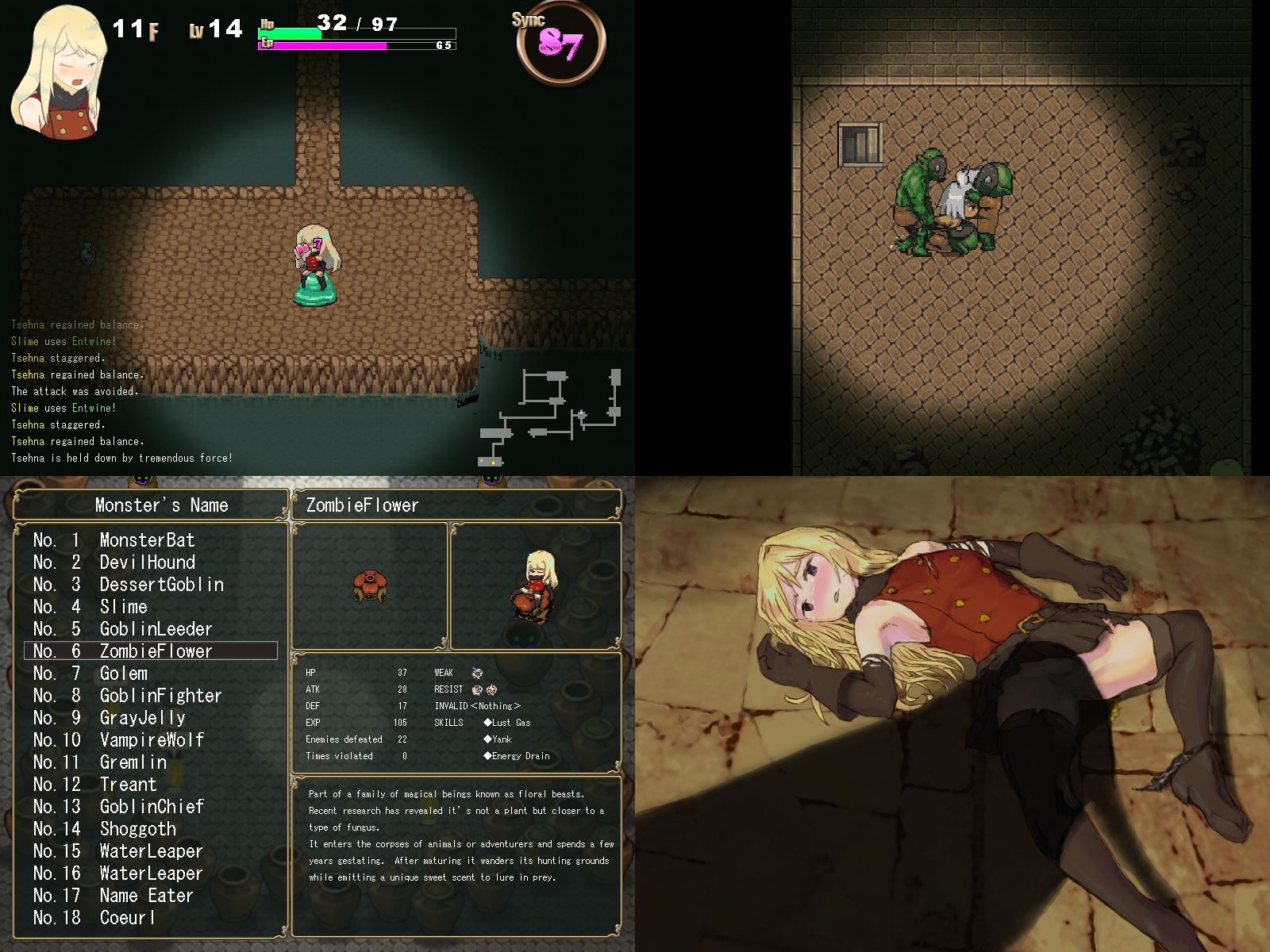
Task: Select Slime from the monster list
Action: click(124, 607)
